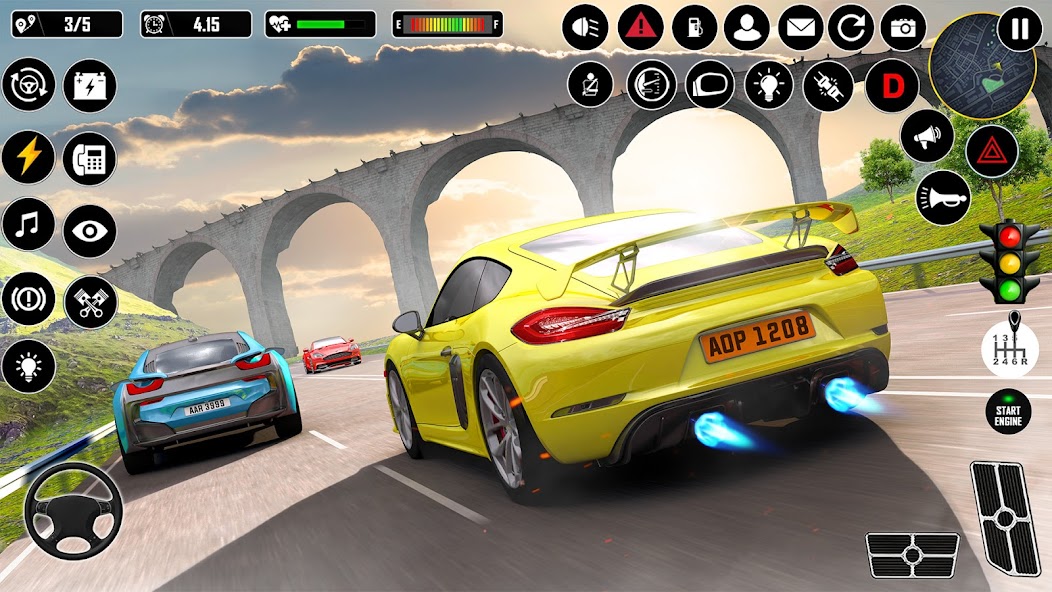Select the red D gear button

pyautogui.click(x=891, y=86)
